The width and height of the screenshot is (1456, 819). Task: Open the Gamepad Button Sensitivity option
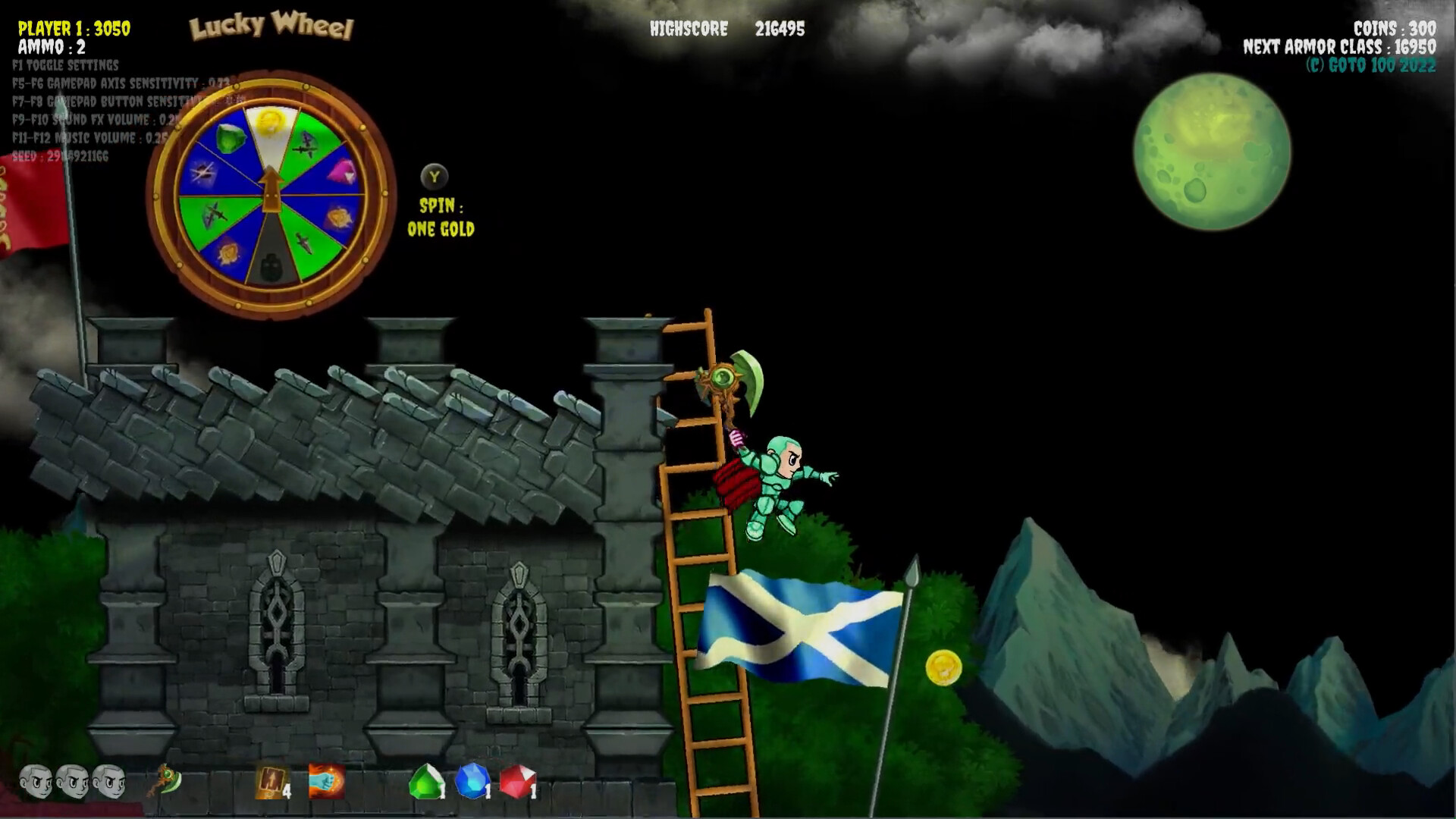pos(114,102)
